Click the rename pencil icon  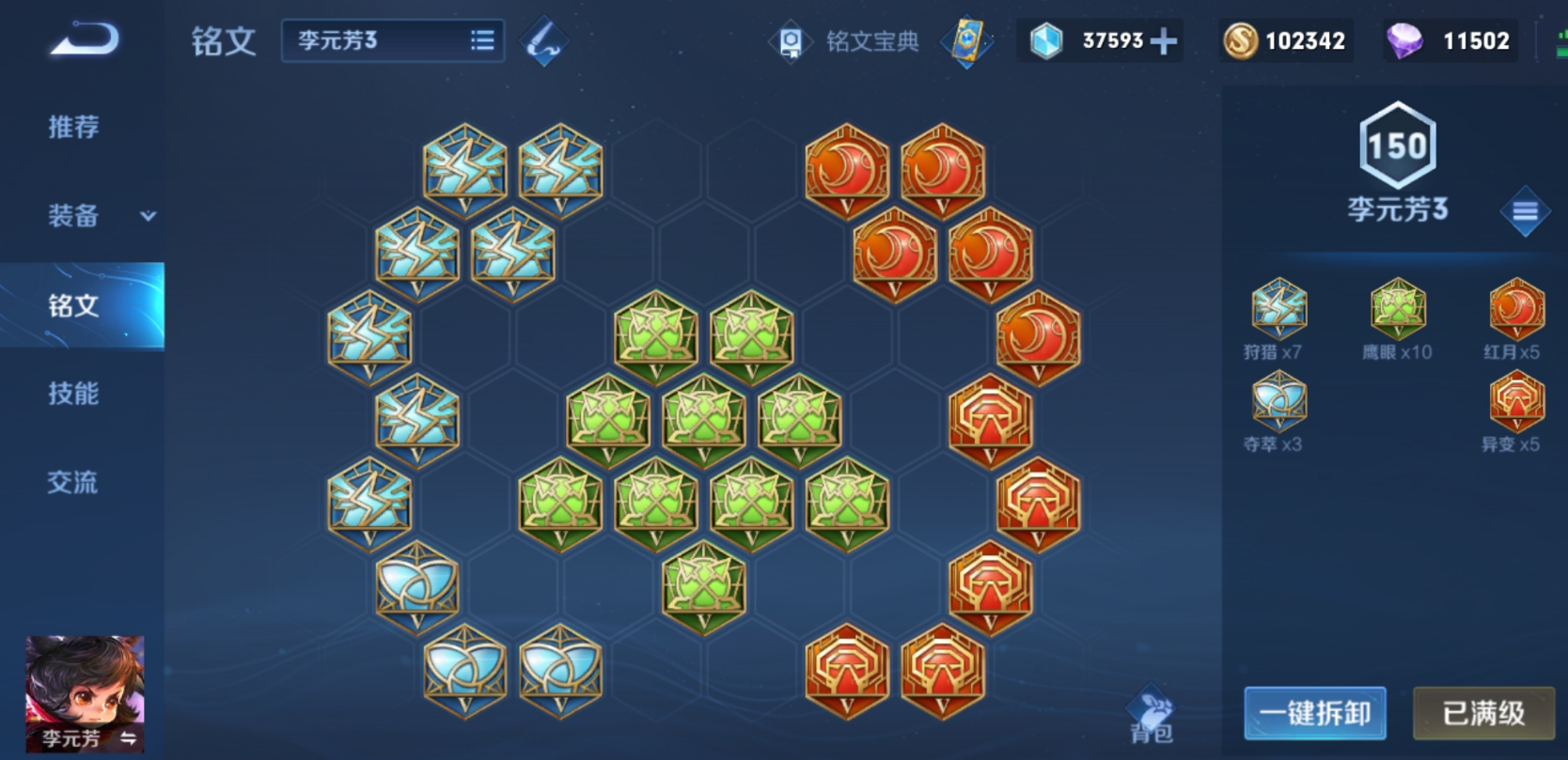(x=544, y=41)
